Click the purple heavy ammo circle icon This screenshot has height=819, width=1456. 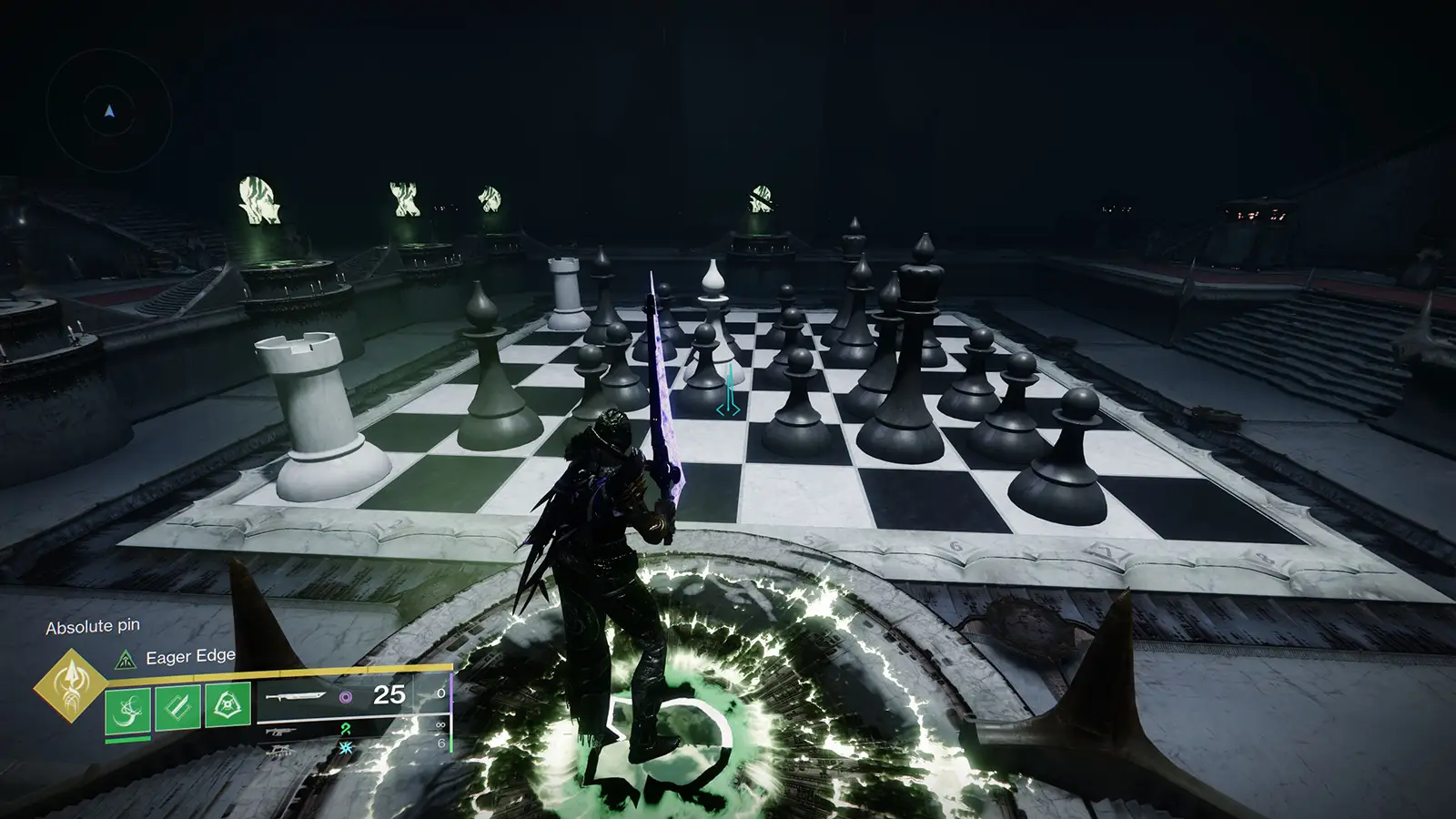point(346,697)
